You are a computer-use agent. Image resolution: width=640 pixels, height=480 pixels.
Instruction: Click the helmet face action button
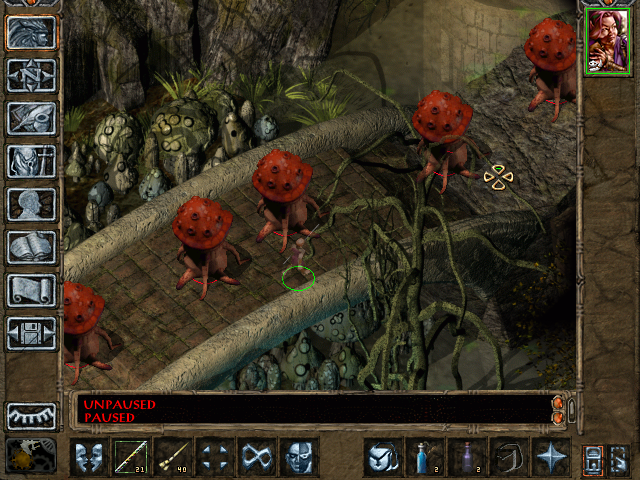[299, 457]
